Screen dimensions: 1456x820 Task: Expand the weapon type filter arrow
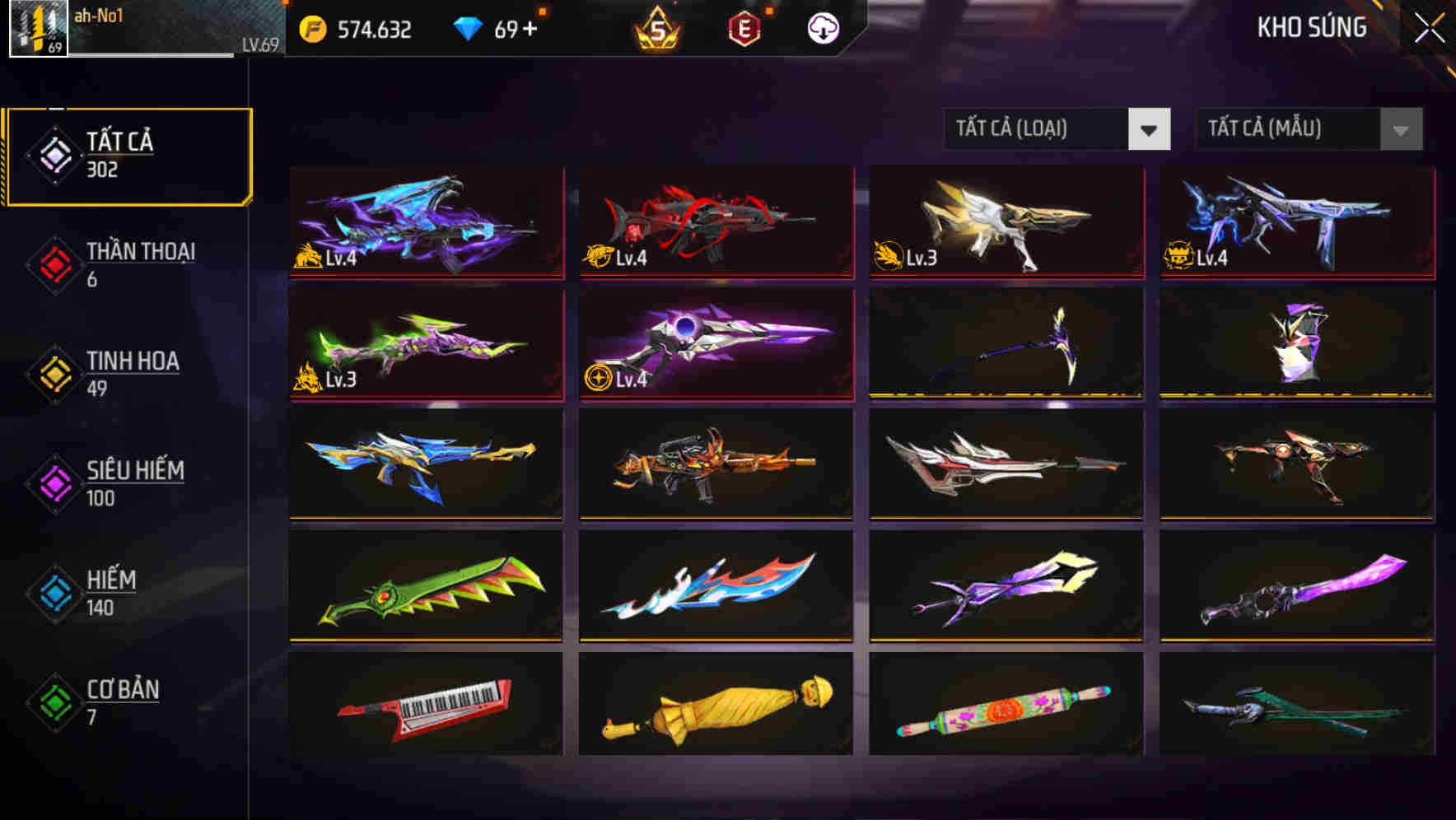[x=1150, y=129]
